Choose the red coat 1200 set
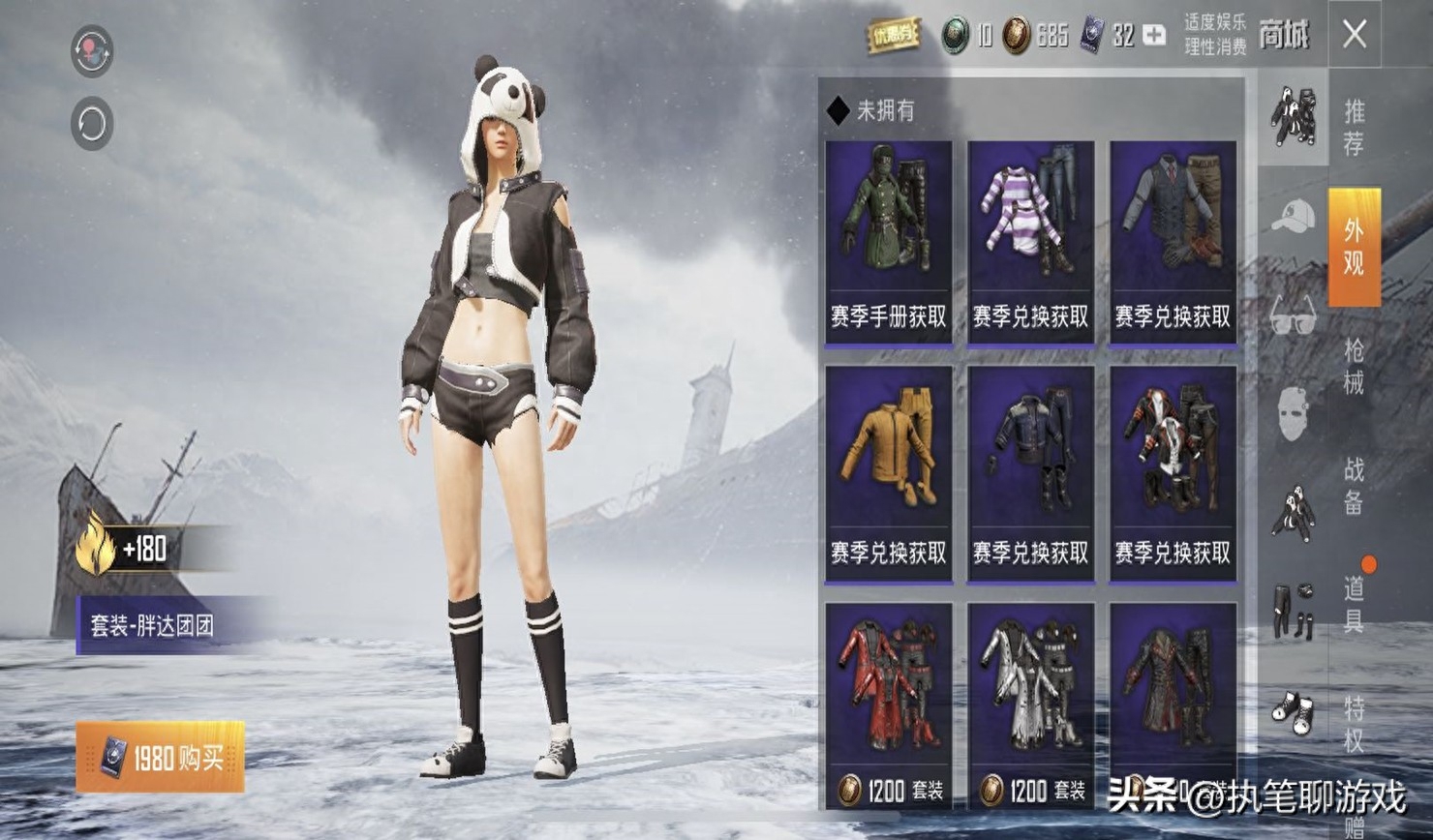 [x=888, y=705]
